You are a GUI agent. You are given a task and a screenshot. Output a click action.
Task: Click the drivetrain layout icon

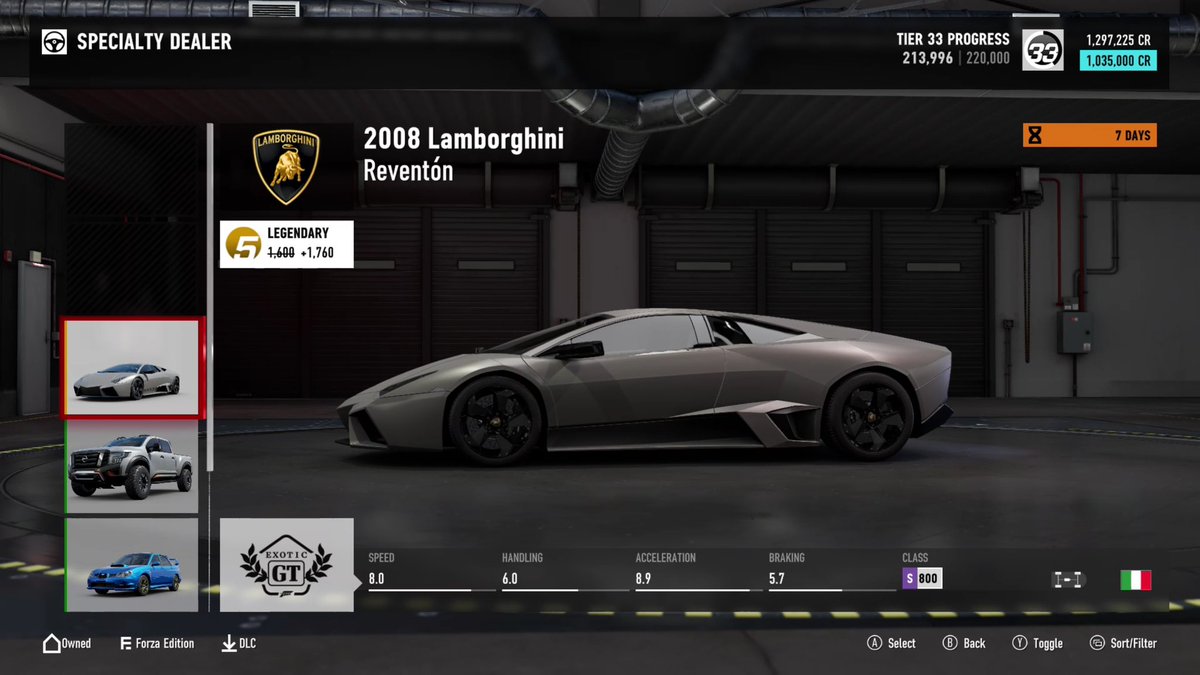click(1068, 580)
